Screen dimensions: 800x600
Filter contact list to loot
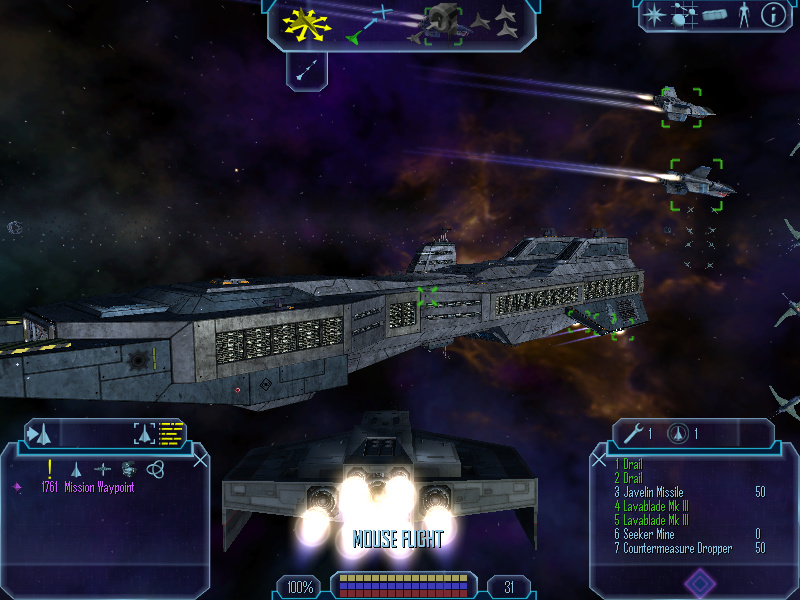pos(128,468)
